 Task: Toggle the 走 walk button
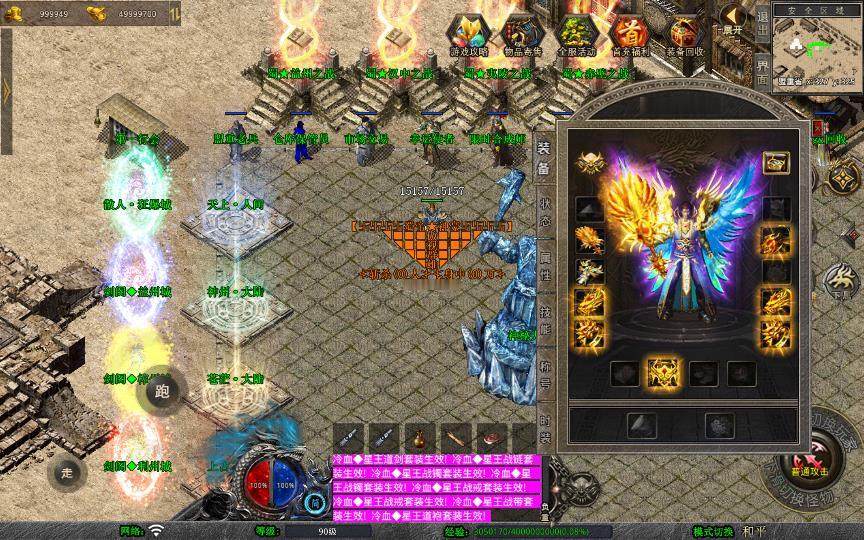click(x=67, y=472)
